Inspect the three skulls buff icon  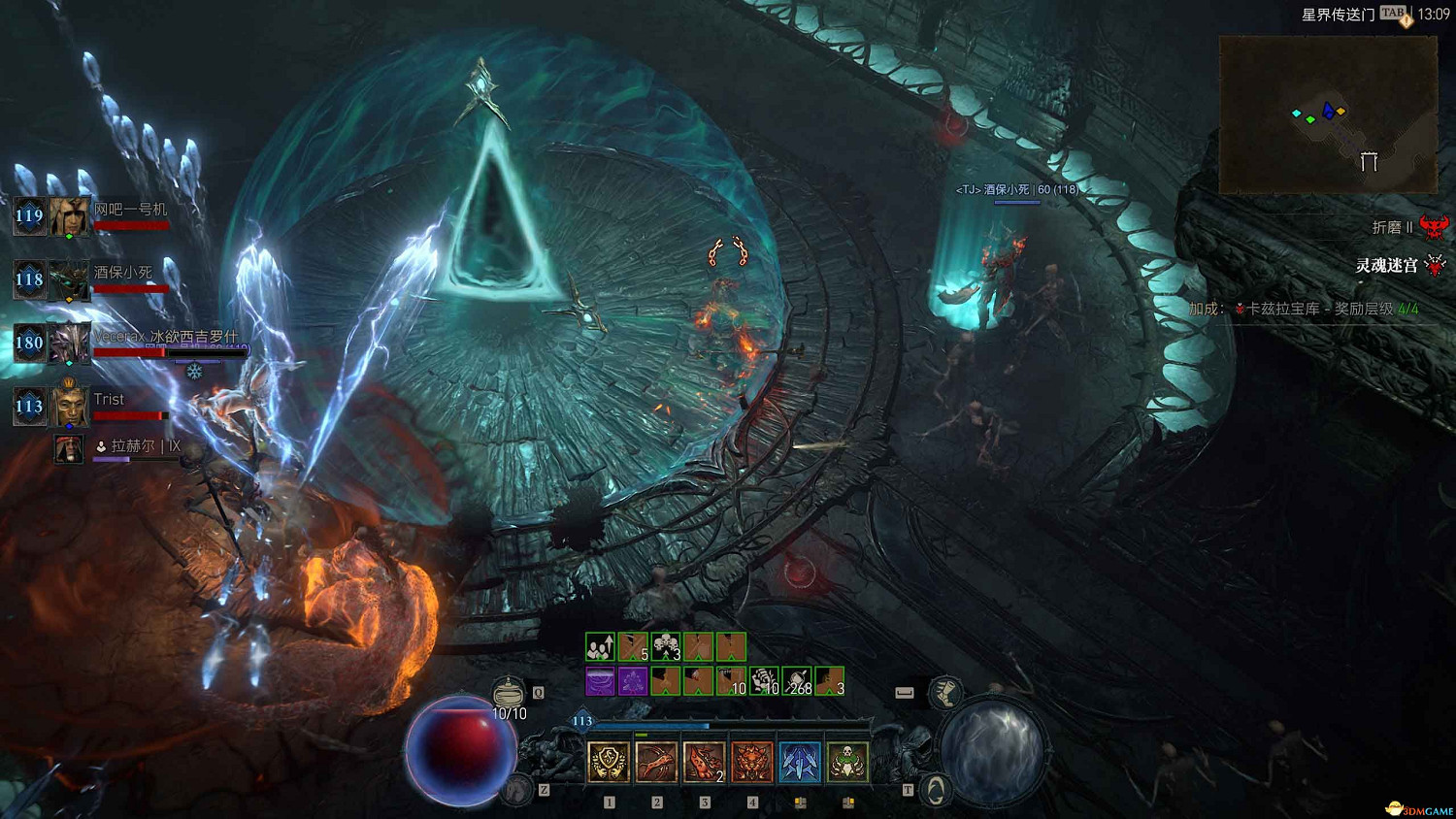[x=666, y=646]
